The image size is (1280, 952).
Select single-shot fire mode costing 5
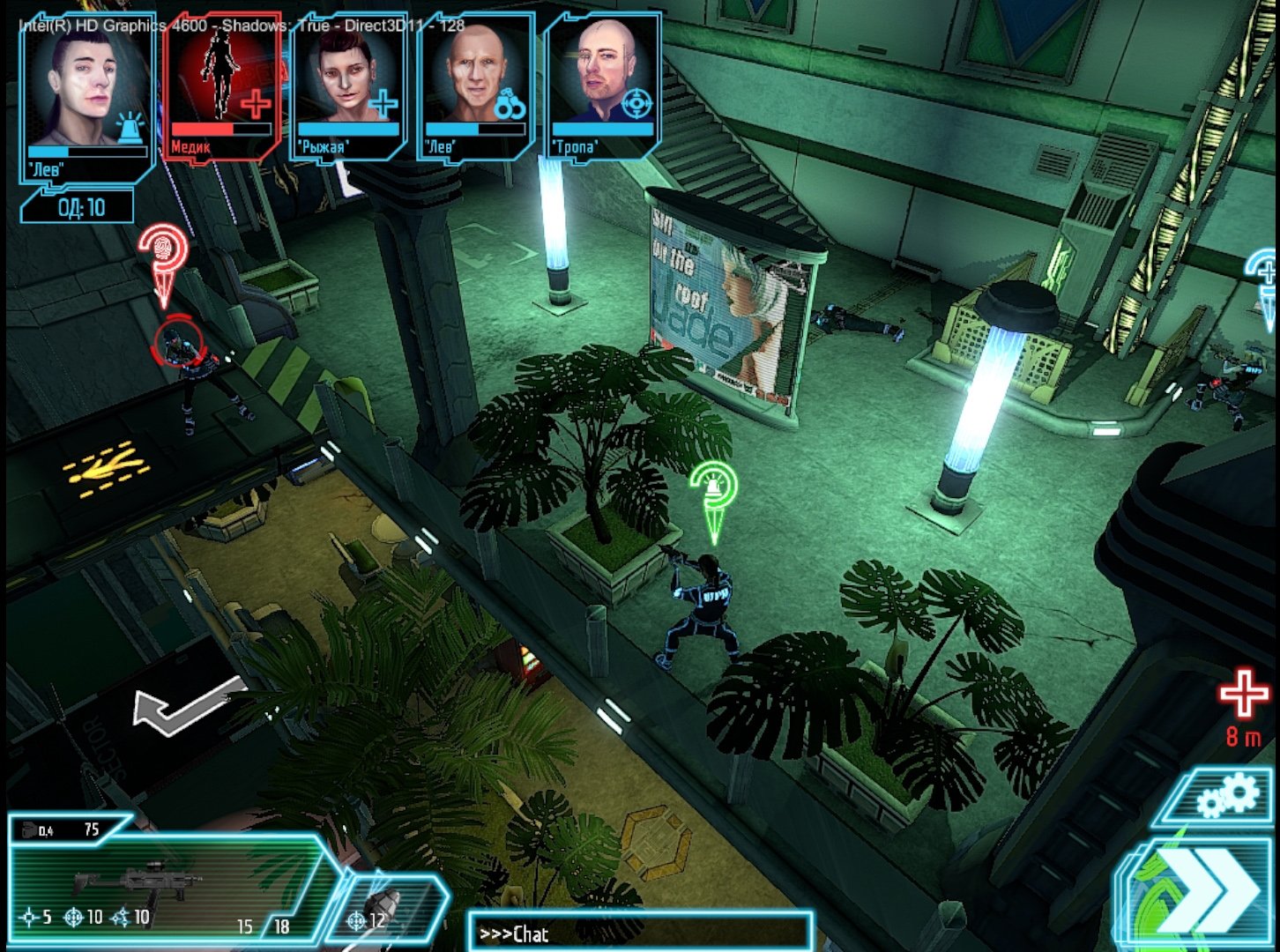tap(31, 917)
